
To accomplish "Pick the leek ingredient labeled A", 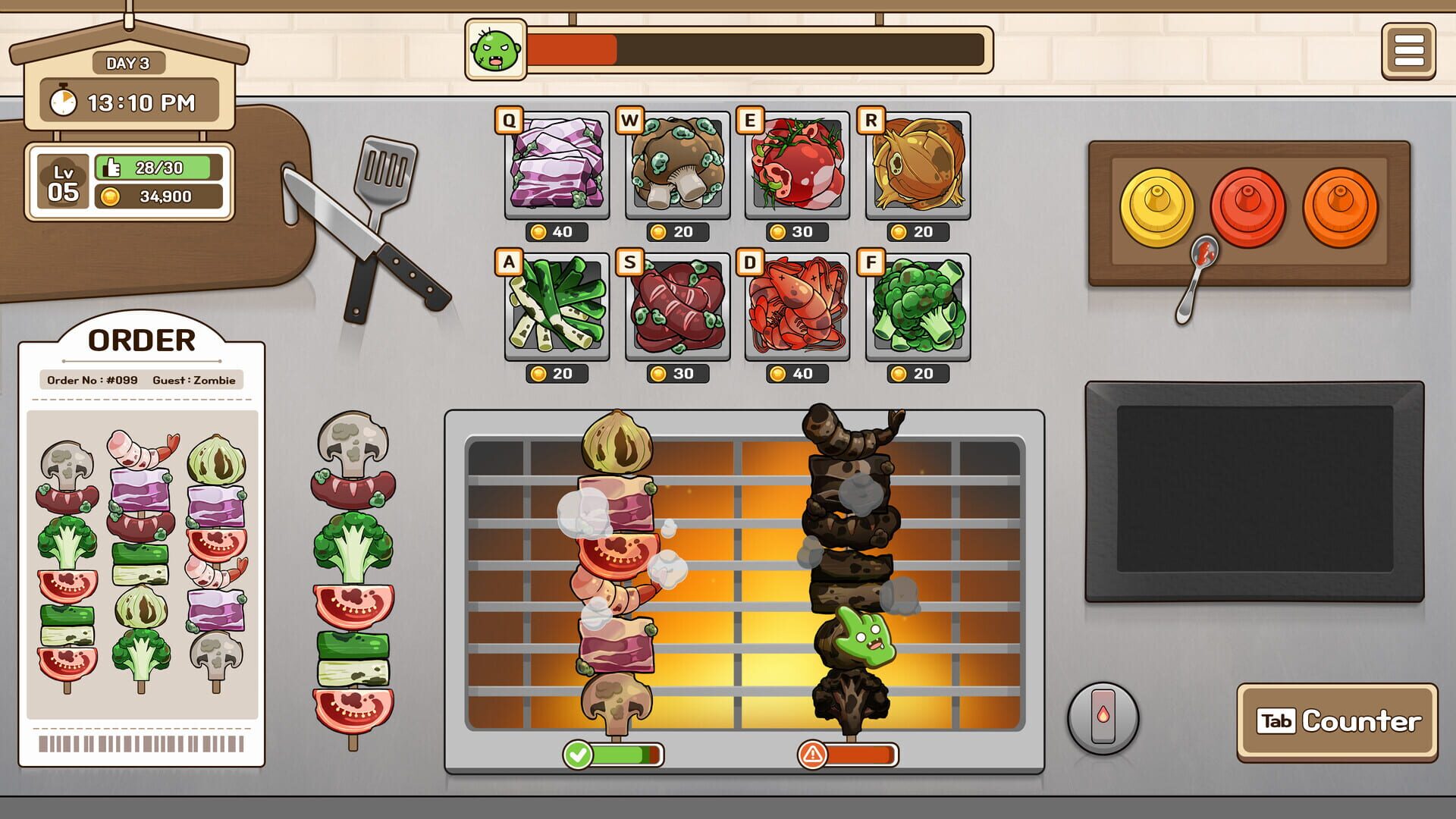I will point(556,309).
